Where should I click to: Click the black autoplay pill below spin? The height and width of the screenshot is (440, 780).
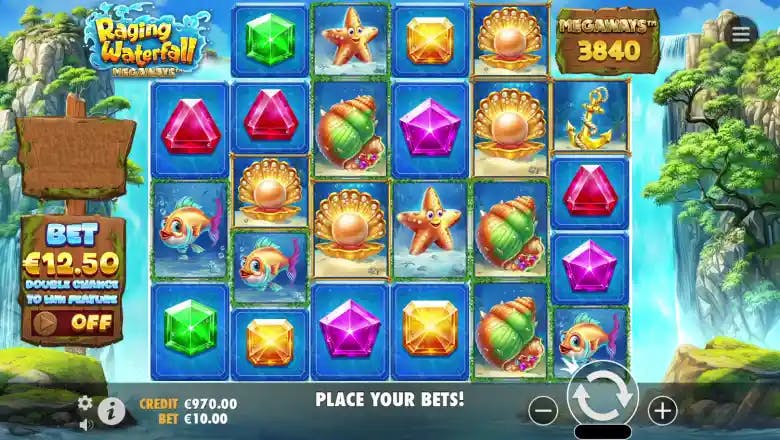[x=602, y=432]
